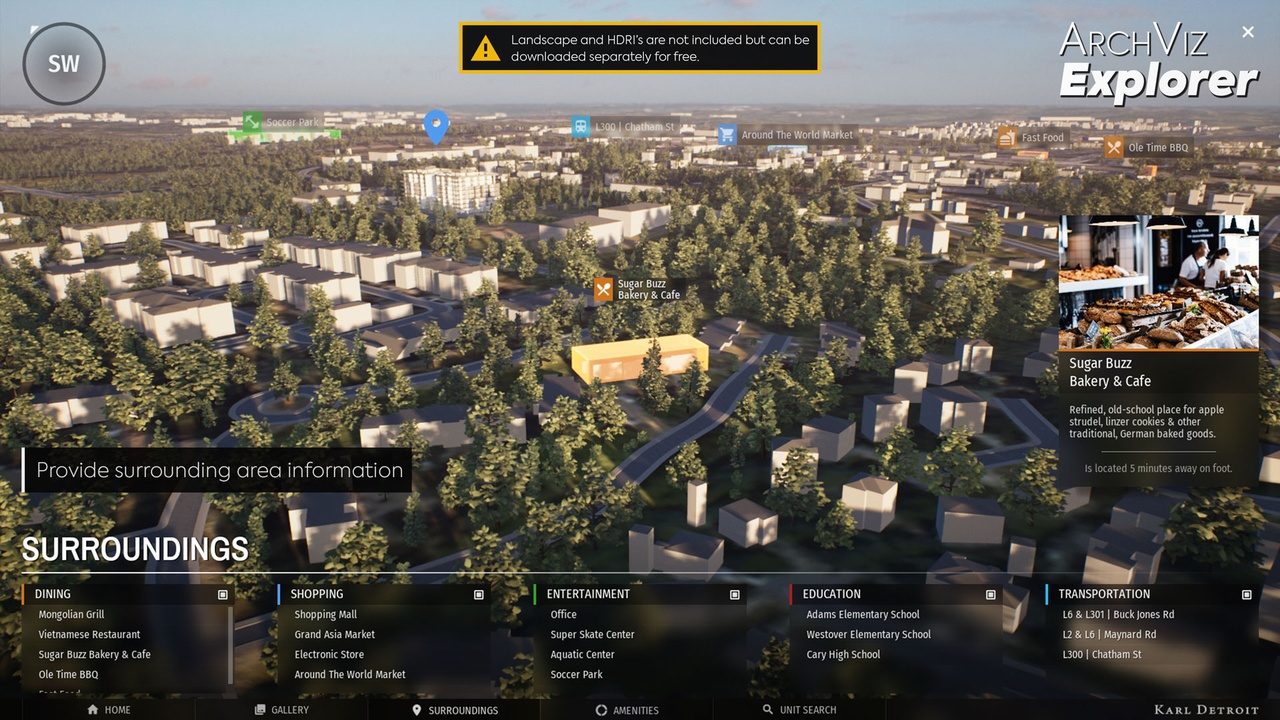Select Vietnamese Restaurant in the list
Image resolution: width=1280 pixels, height=720 pixels.
tap(89, 635)
